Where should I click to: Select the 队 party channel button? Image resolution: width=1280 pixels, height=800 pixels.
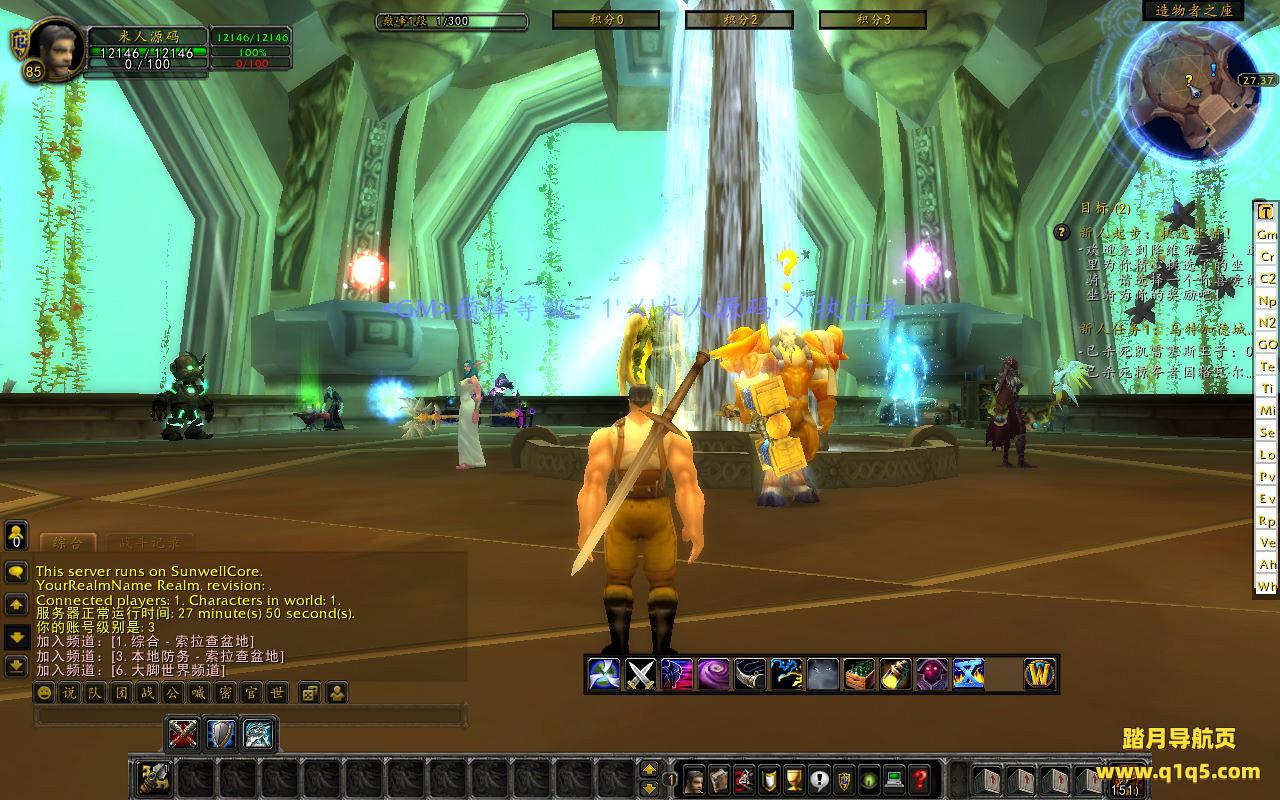tap(94, 693)
